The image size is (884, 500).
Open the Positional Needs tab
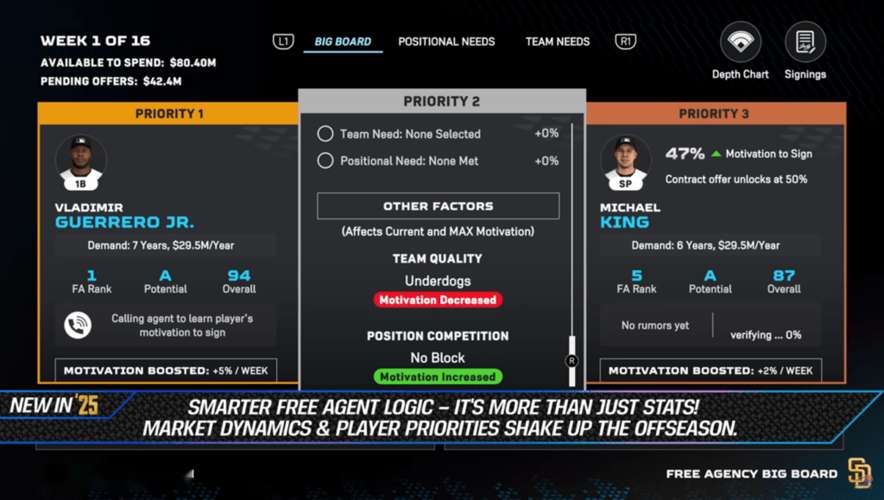(446, 42)
